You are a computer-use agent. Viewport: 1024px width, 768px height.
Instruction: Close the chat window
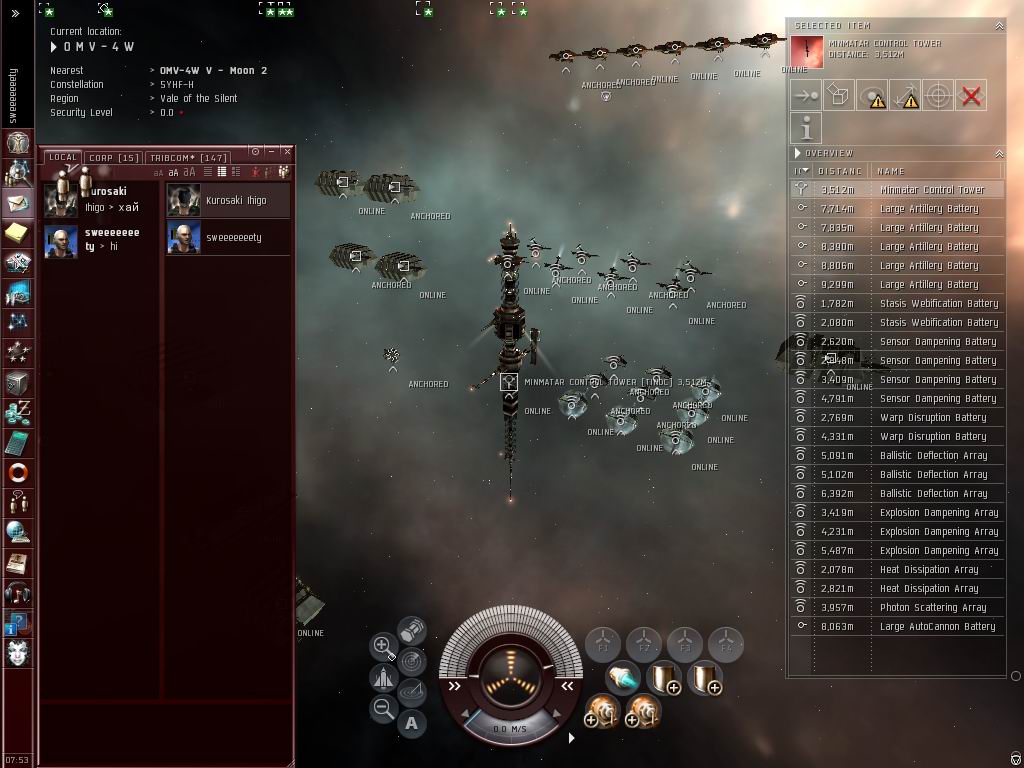[x=287, y=152]
